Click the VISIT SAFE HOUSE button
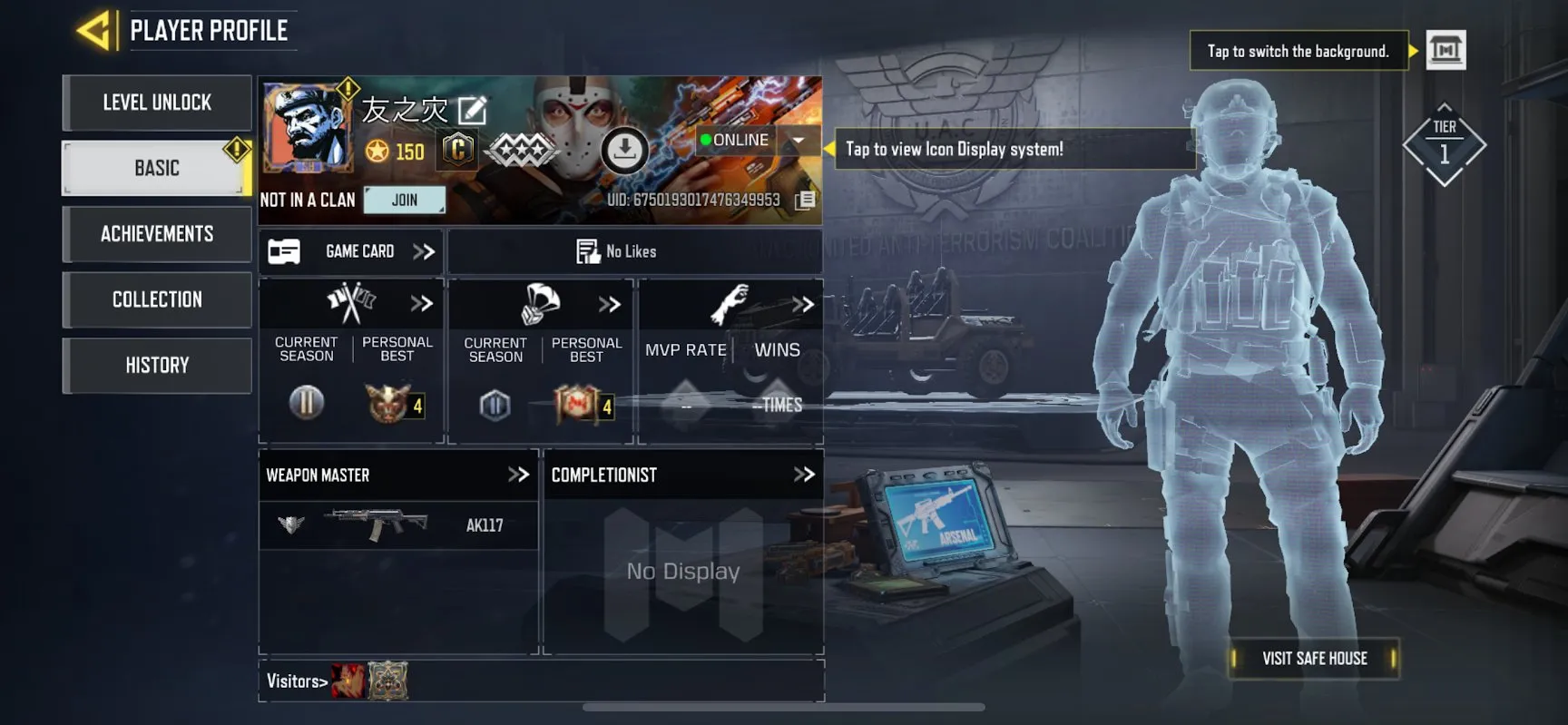Image resolution: width=1568 pixels, height=725 pixels. [x=1313, y=658]
